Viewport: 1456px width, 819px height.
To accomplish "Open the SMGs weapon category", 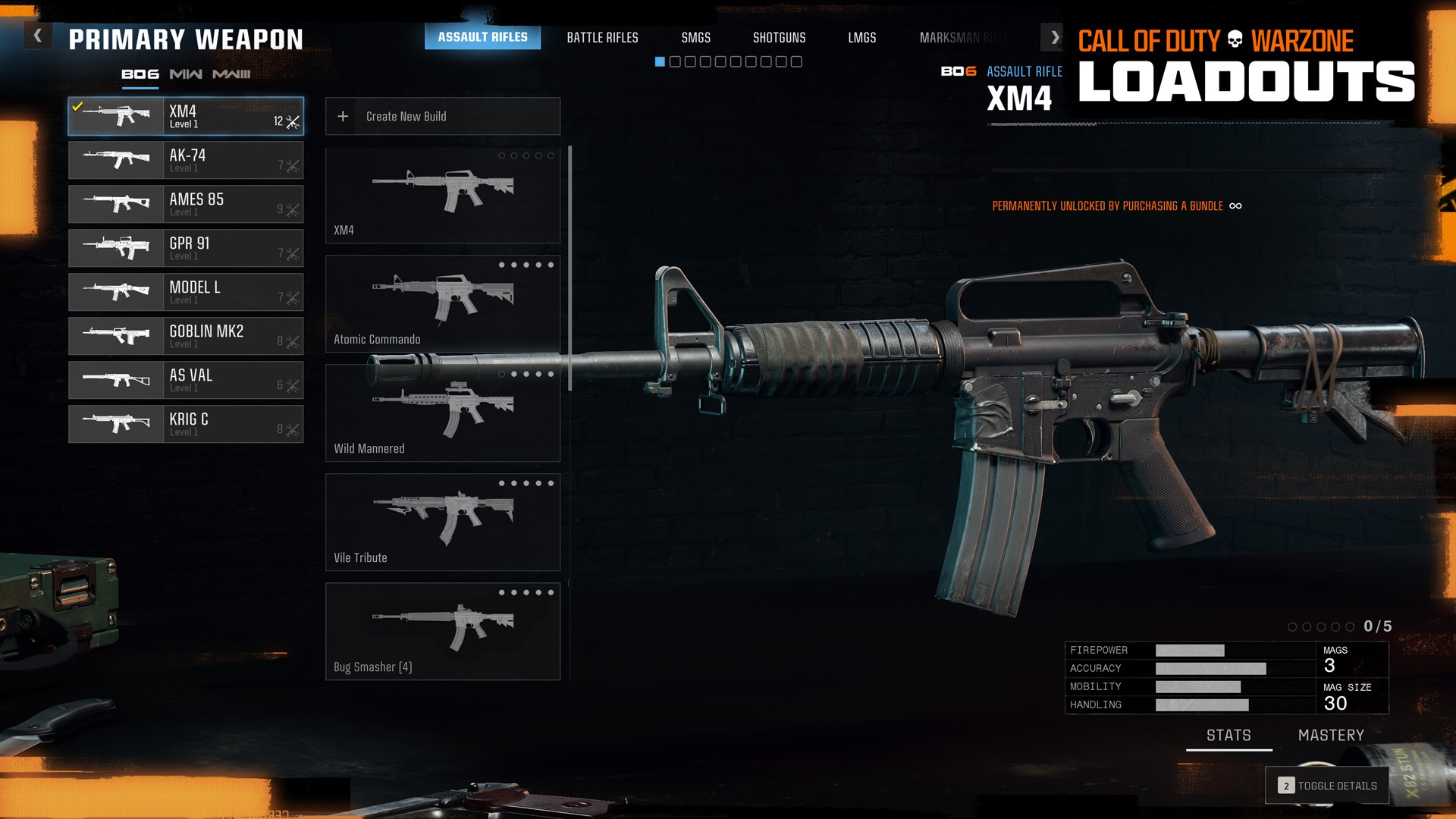I will click(695, 37).
